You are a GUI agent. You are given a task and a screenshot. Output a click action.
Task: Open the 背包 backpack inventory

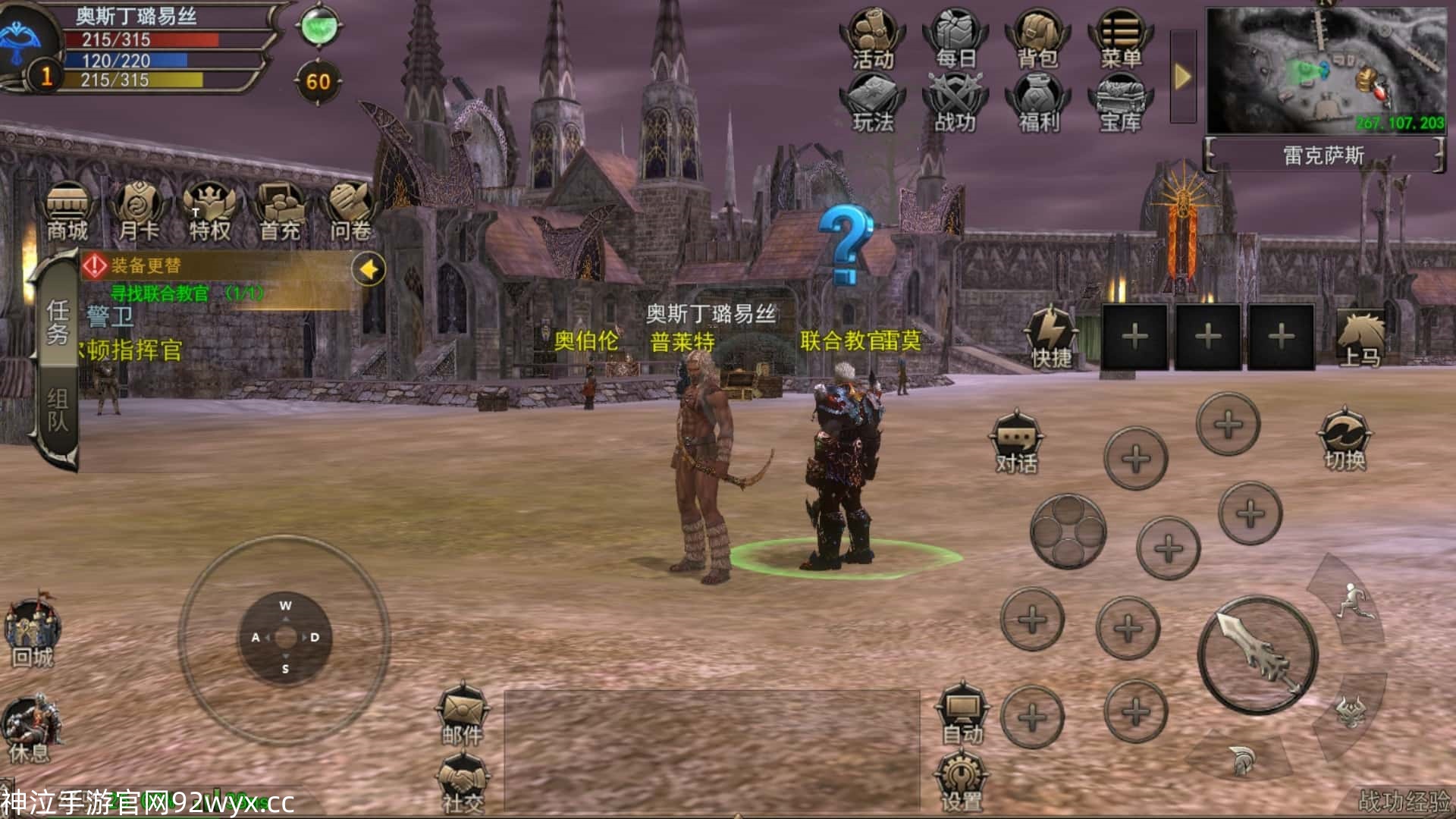[1037, 39]
